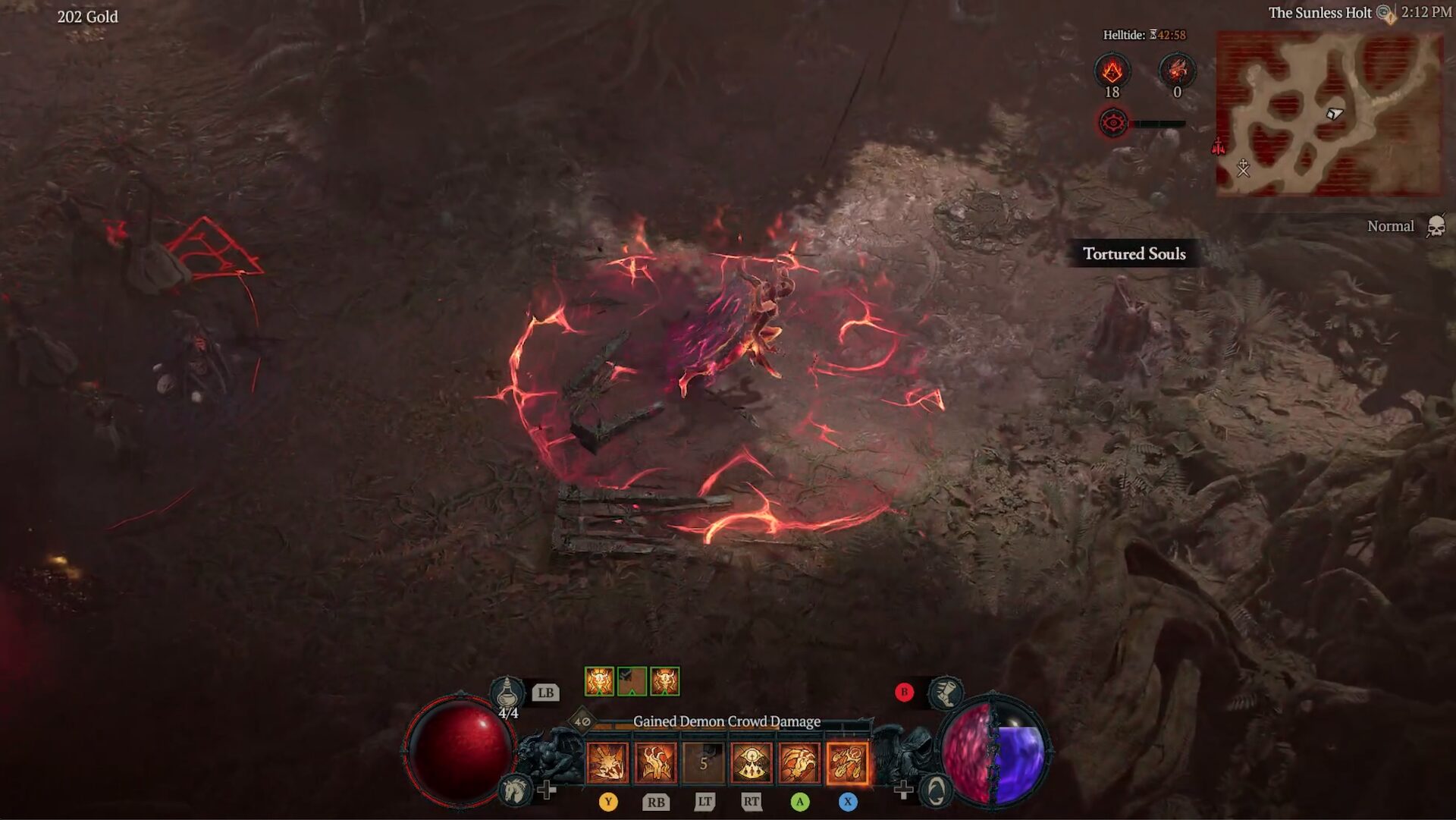Open the minimap
Screen dimensions: 1456x820
click(1329, 114)
